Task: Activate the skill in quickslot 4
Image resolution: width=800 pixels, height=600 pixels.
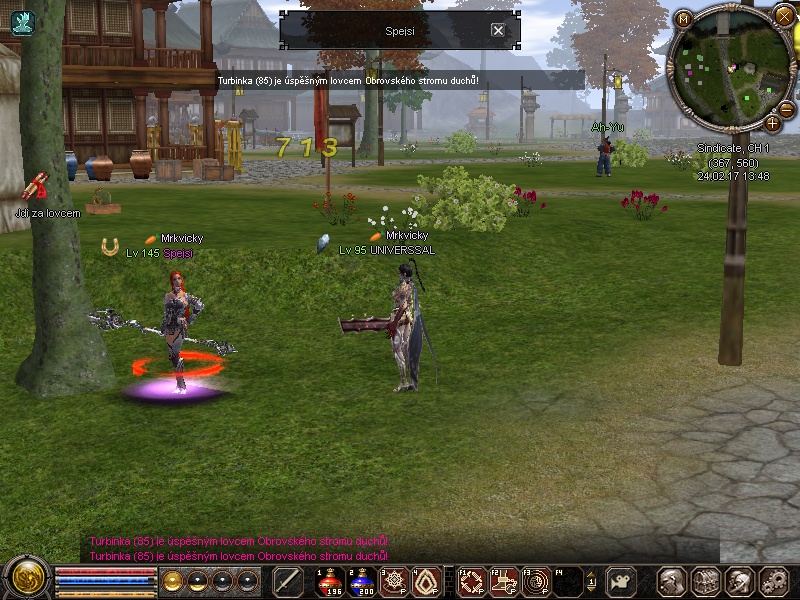Action: click(x=427, y=581)
